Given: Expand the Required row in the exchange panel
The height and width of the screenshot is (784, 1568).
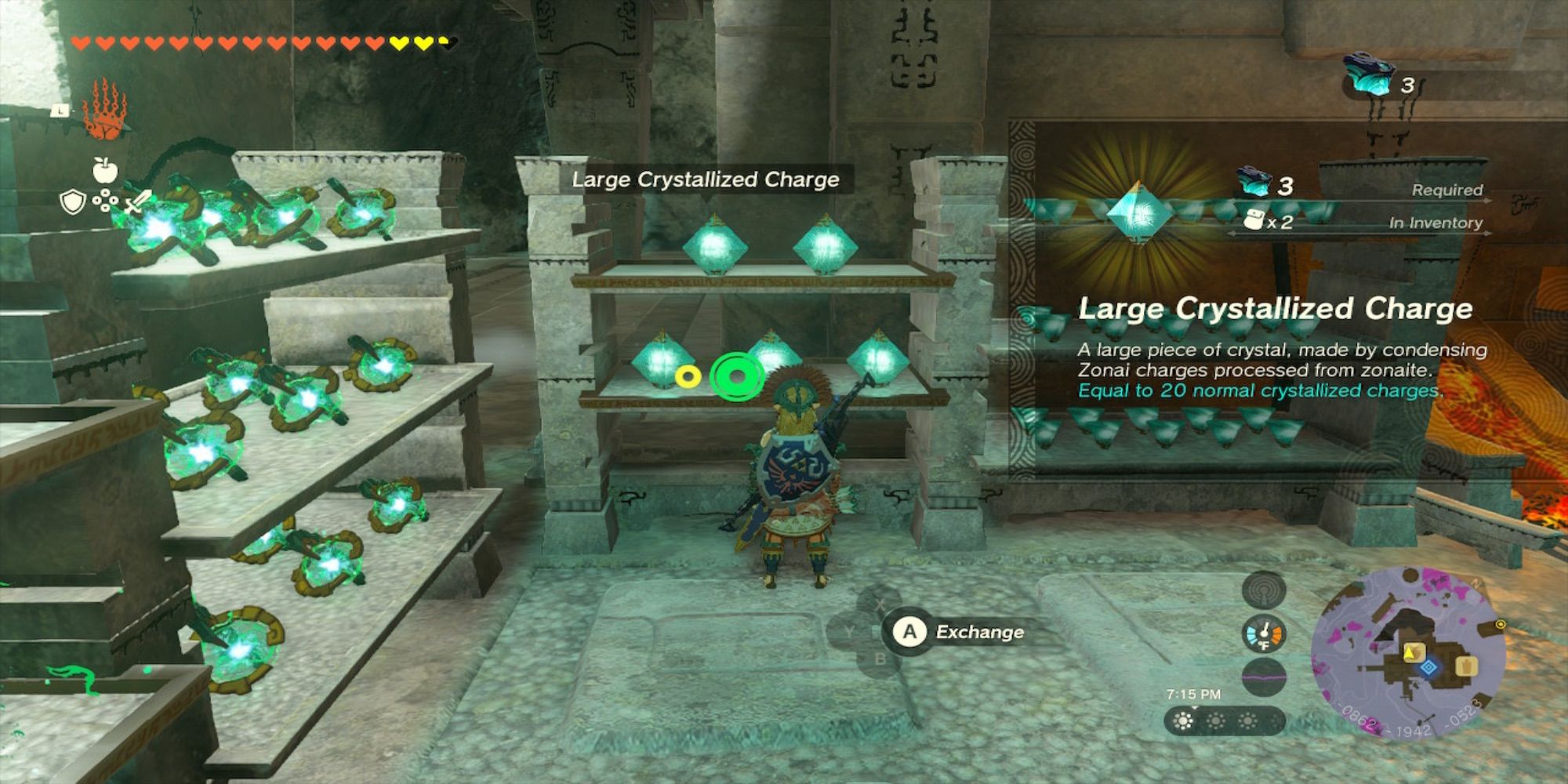Looking at the screenshot, I should tap(1447, 189).
